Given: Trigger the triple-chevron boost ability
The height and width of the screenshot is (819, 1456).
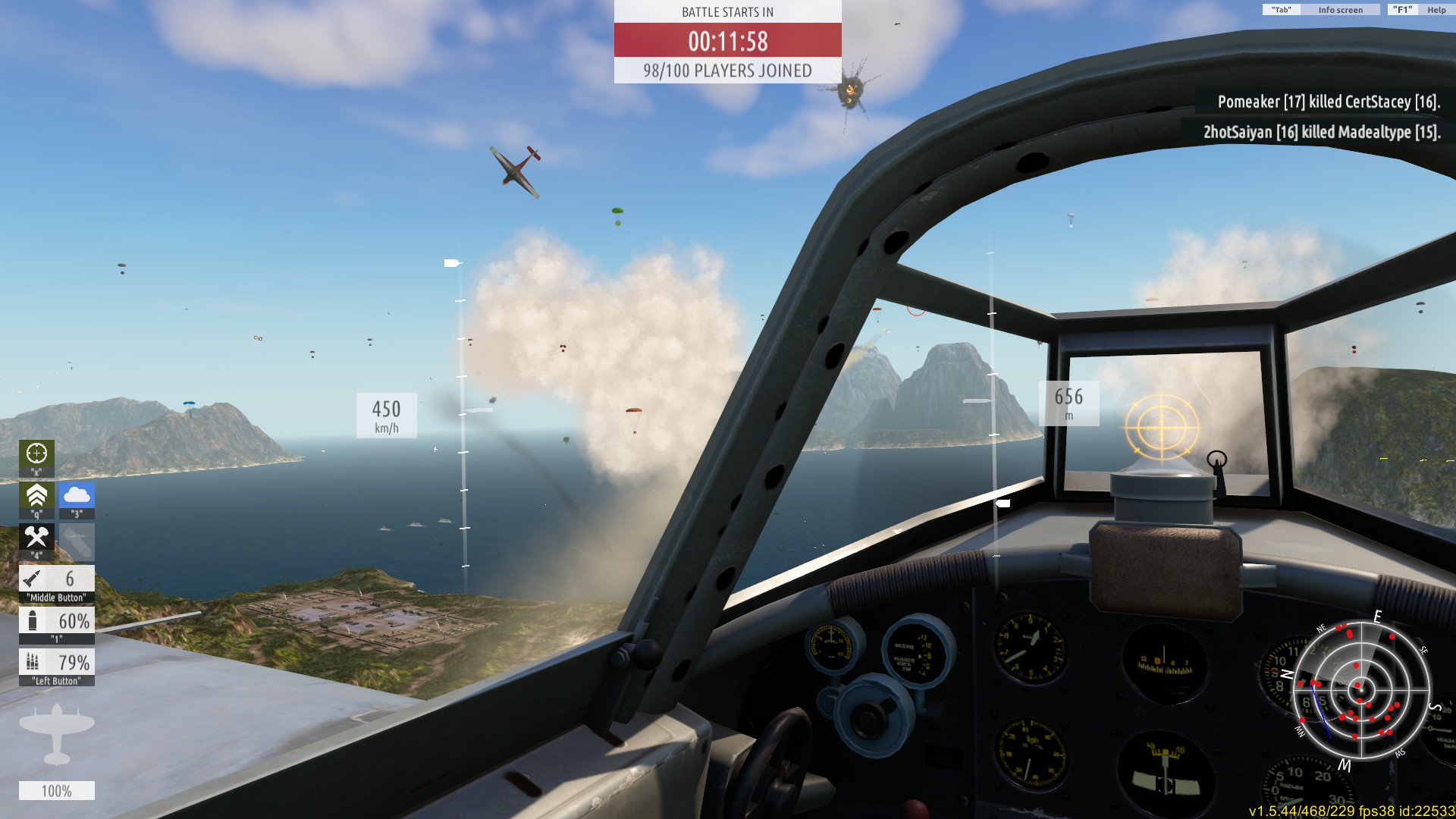Looking at the screenshot, I should point(36,496).
